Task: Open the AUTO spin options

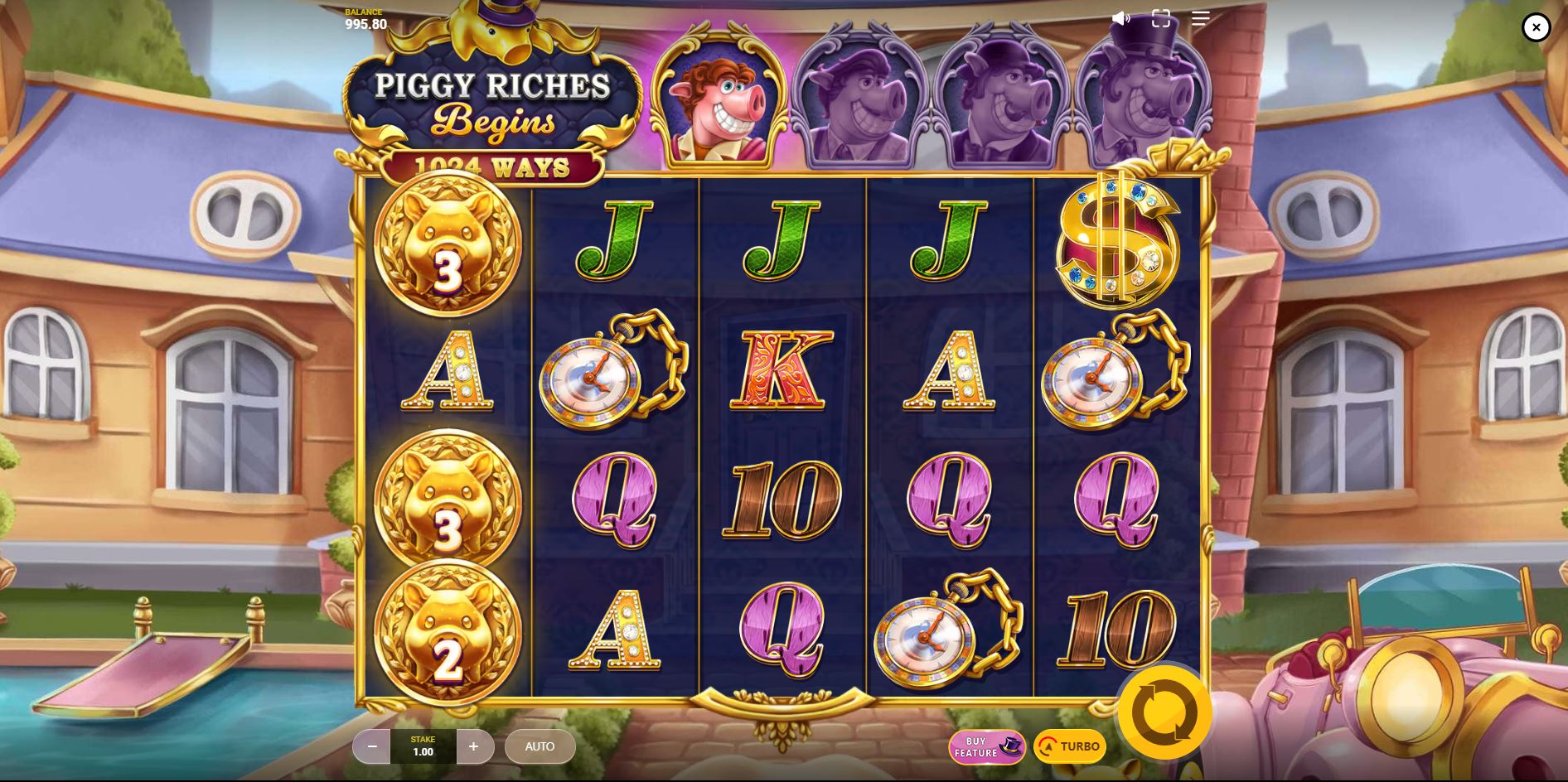Action: pos(540,746)
